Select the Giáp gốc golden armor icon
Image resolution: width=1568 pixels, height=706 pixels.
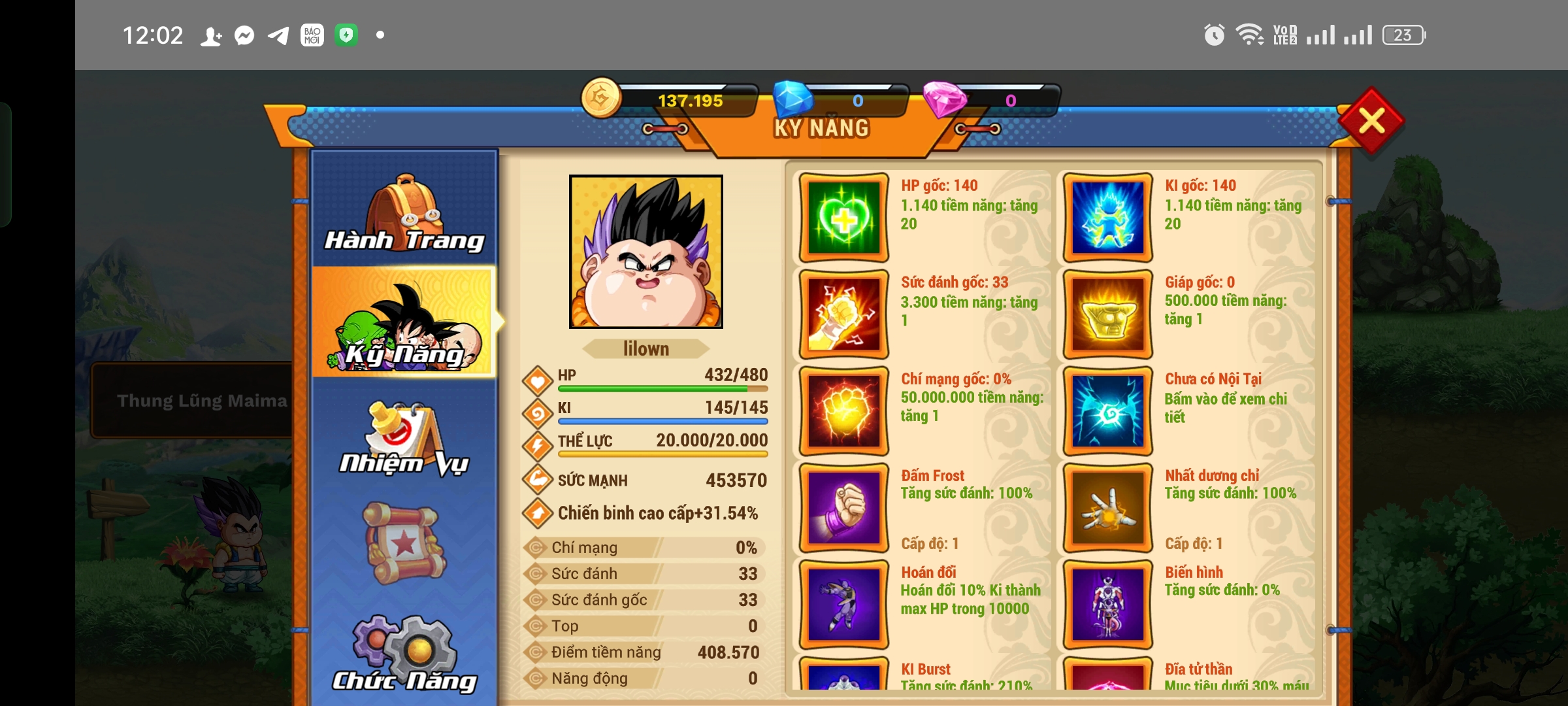point(1107,314)
